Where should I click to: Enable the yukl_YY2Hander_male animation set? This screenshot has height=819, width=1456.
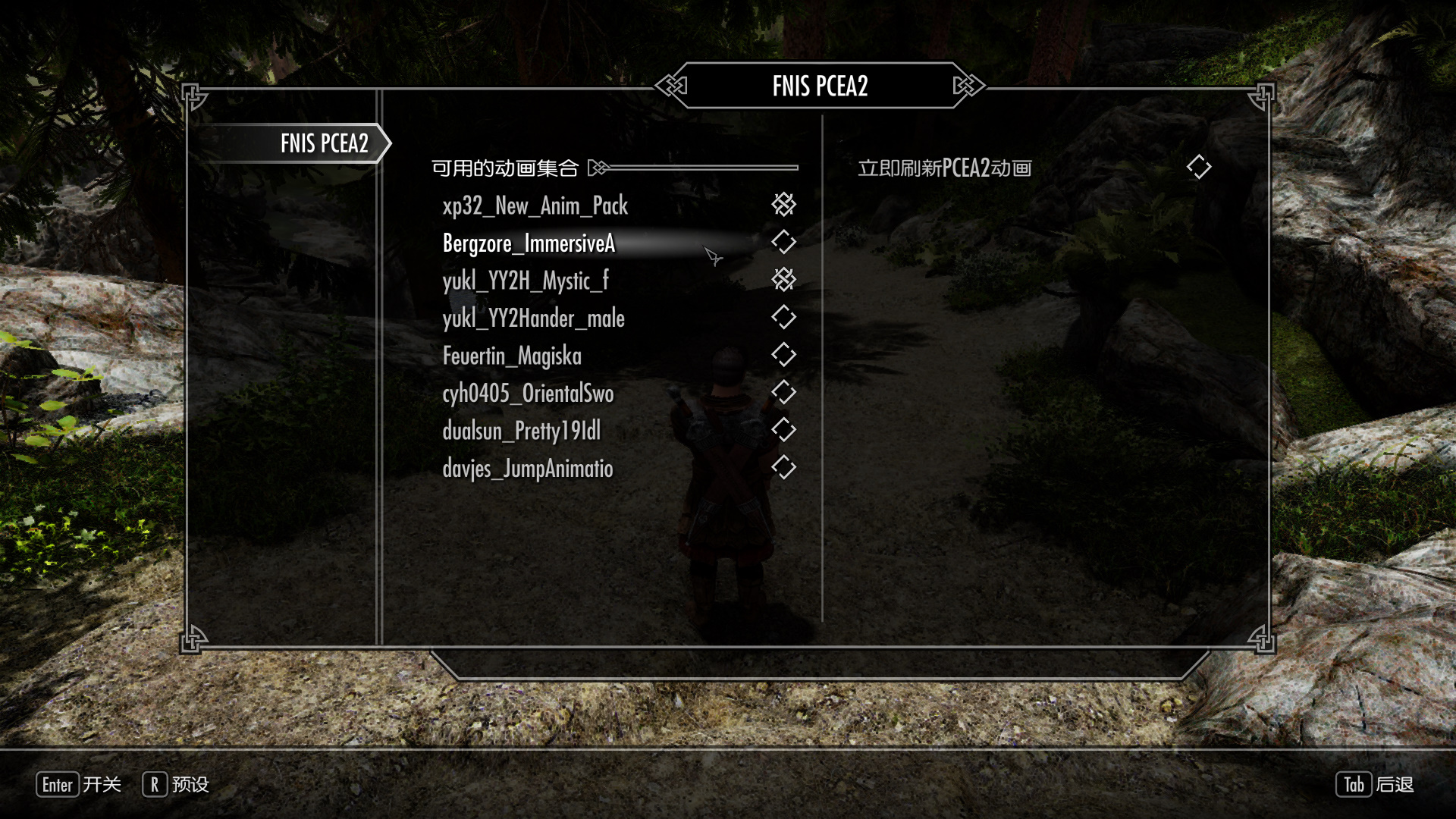click(x=783, y=317)
